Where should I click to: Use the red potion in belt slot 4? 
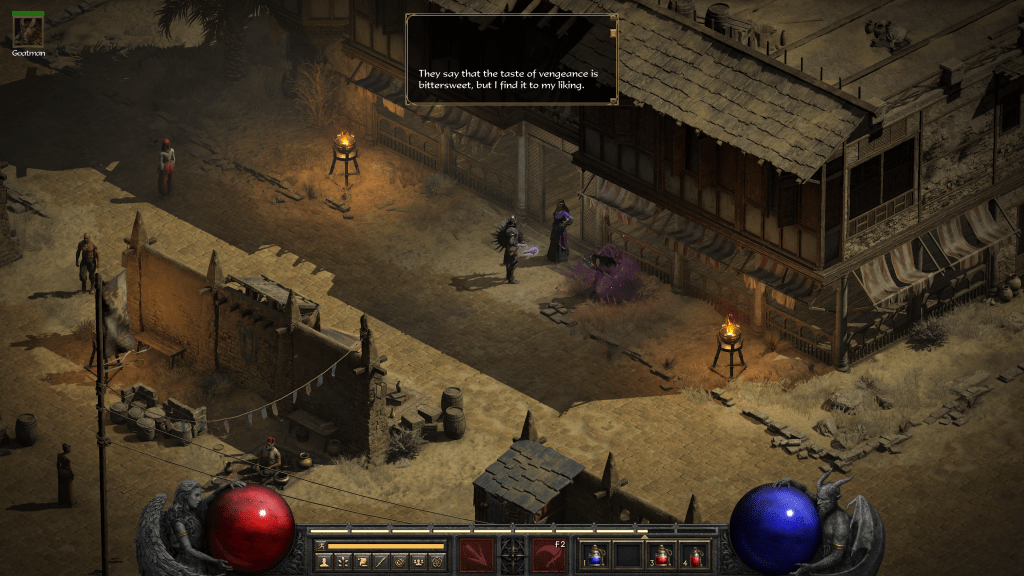point(693,556)
